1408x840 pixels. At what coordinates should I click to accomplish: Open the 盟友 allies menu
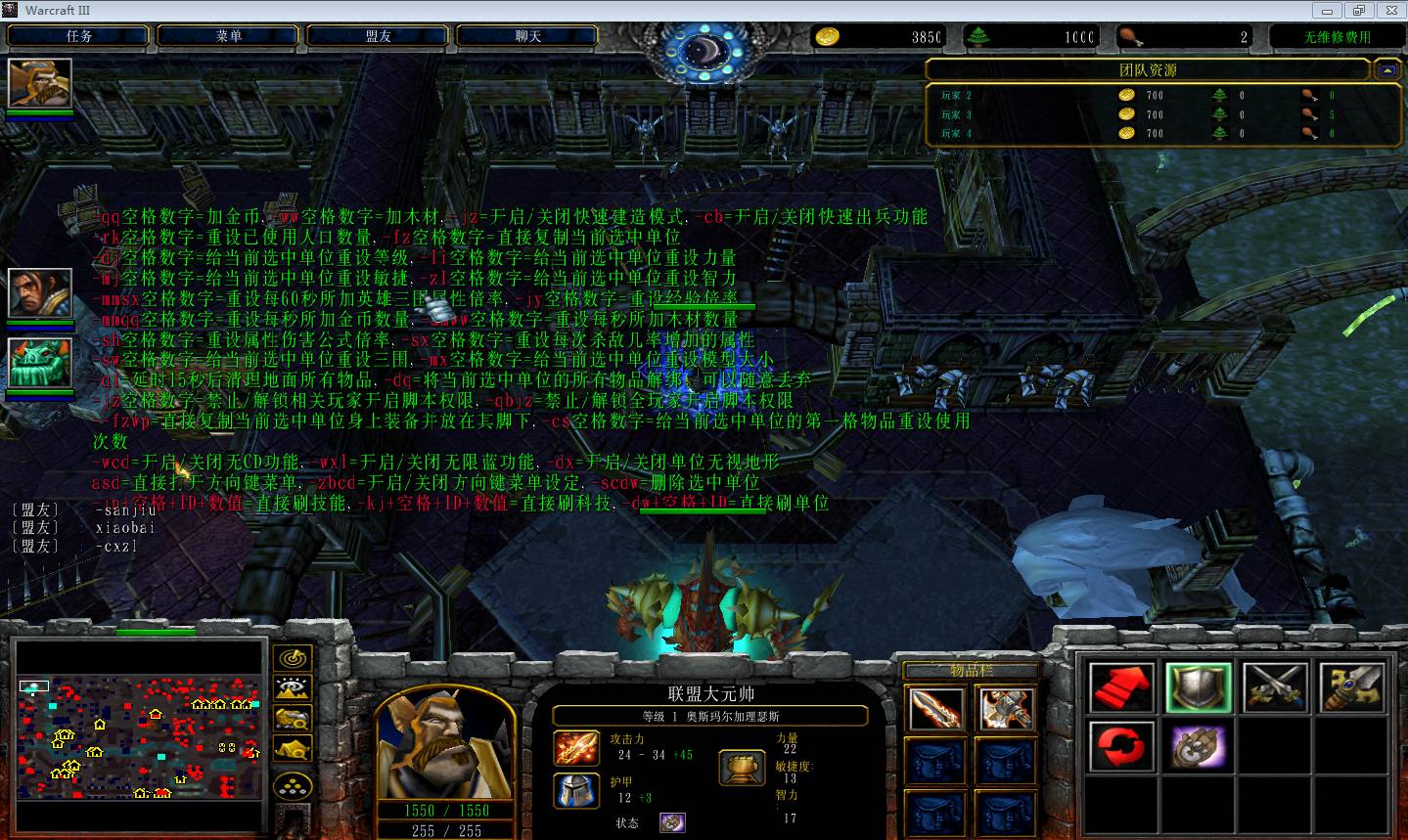point(379,36)
